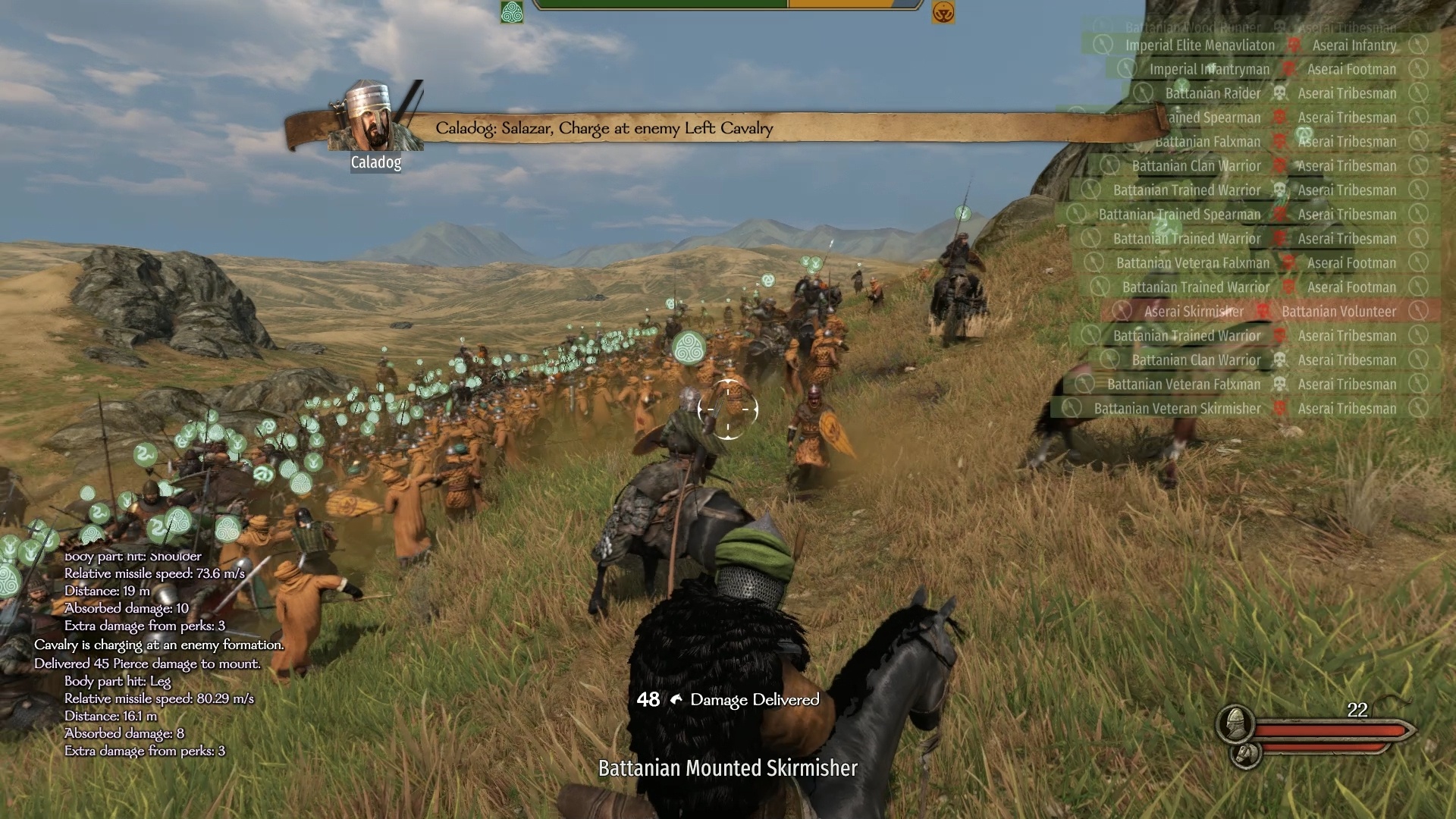The image size is (1456, 819).
Task: Toggle the crosshair reticle at screen center
Action: [729, 409]
